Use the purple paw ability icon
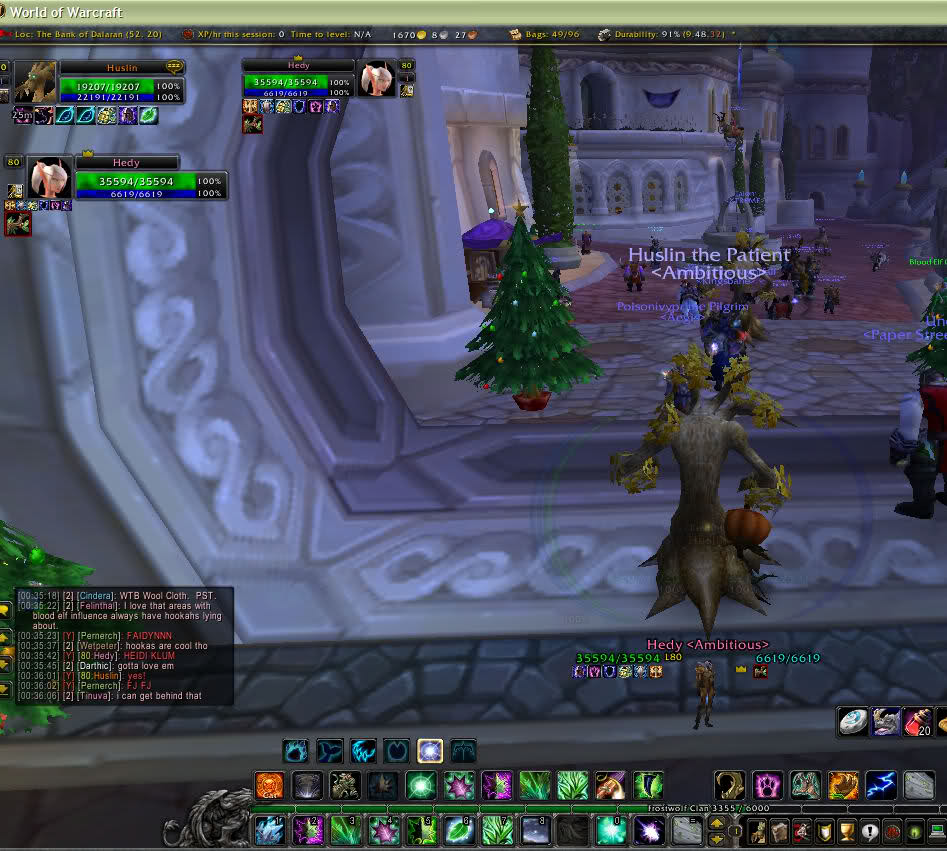Screen dimensions: 947x851 [767, 786]
